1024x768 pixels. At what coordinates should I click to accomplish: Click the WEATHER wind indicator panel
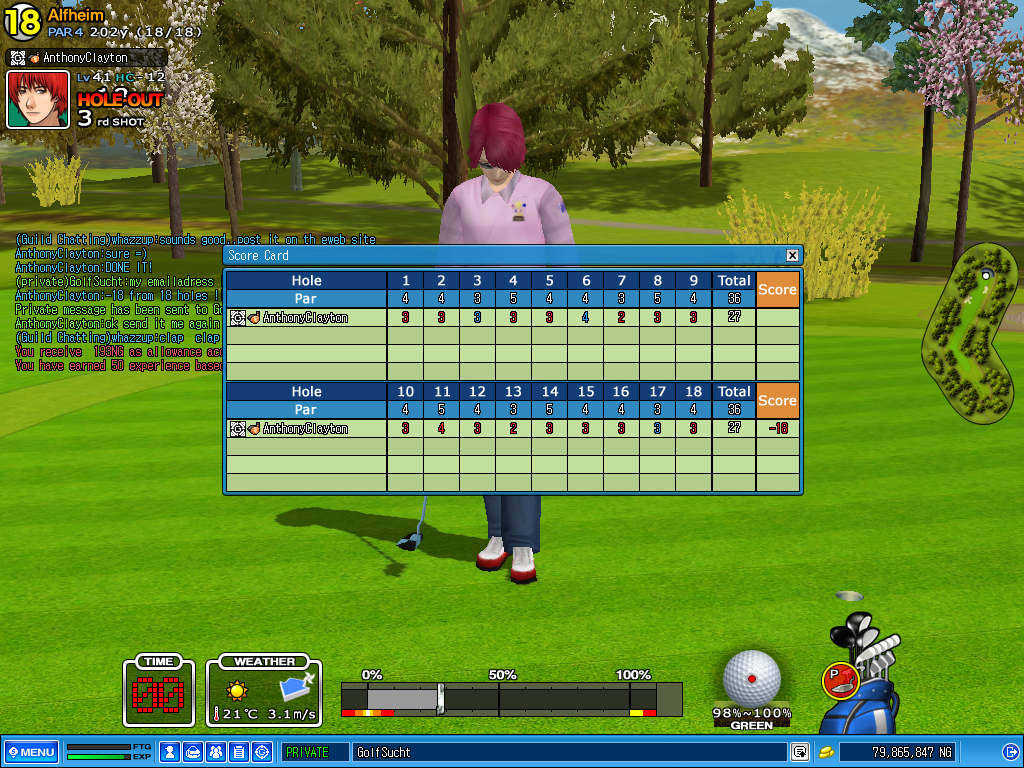point(264,691)
